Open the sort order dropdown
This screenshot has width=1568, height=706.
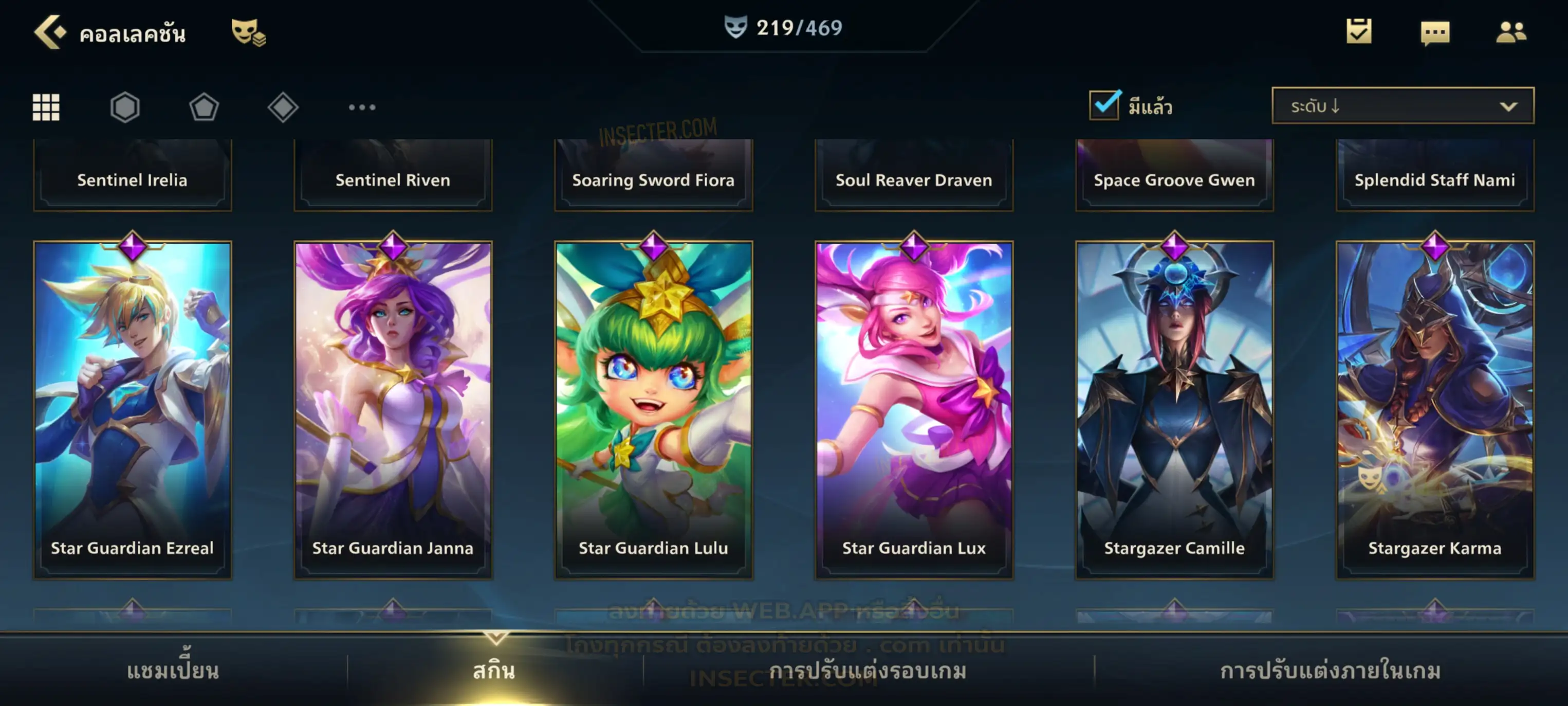coord(1403,106)
